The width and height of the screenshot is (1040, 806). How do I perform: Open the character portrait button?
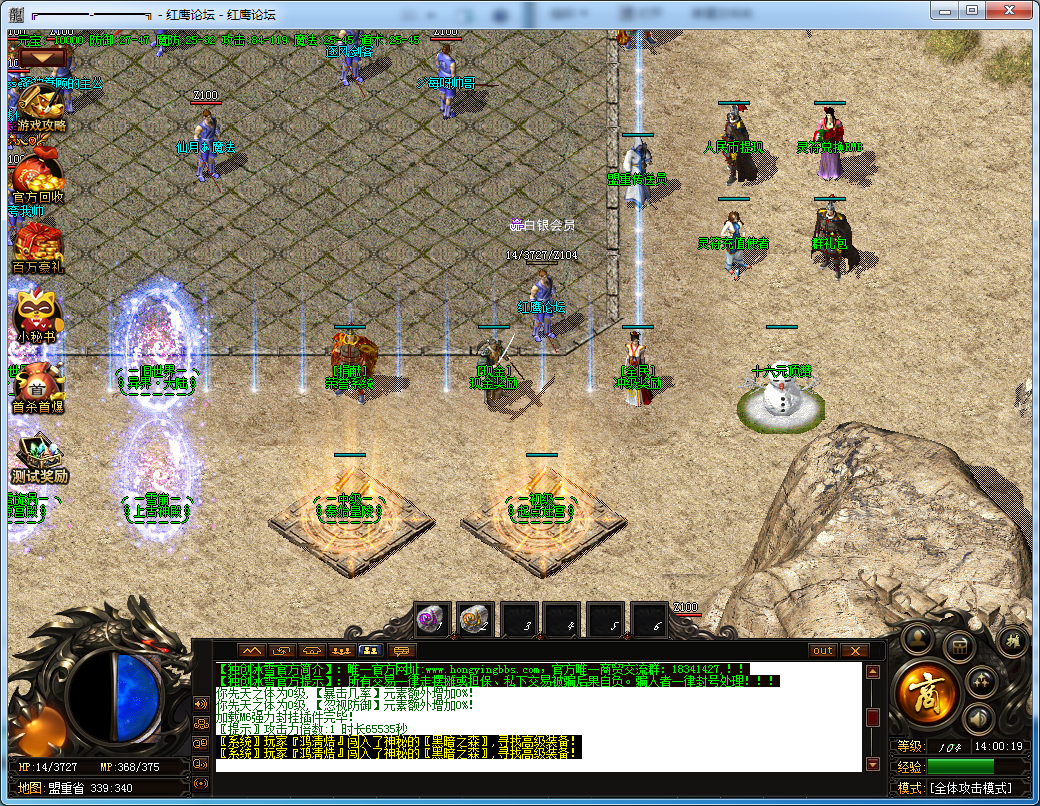(x=917, y=639)
